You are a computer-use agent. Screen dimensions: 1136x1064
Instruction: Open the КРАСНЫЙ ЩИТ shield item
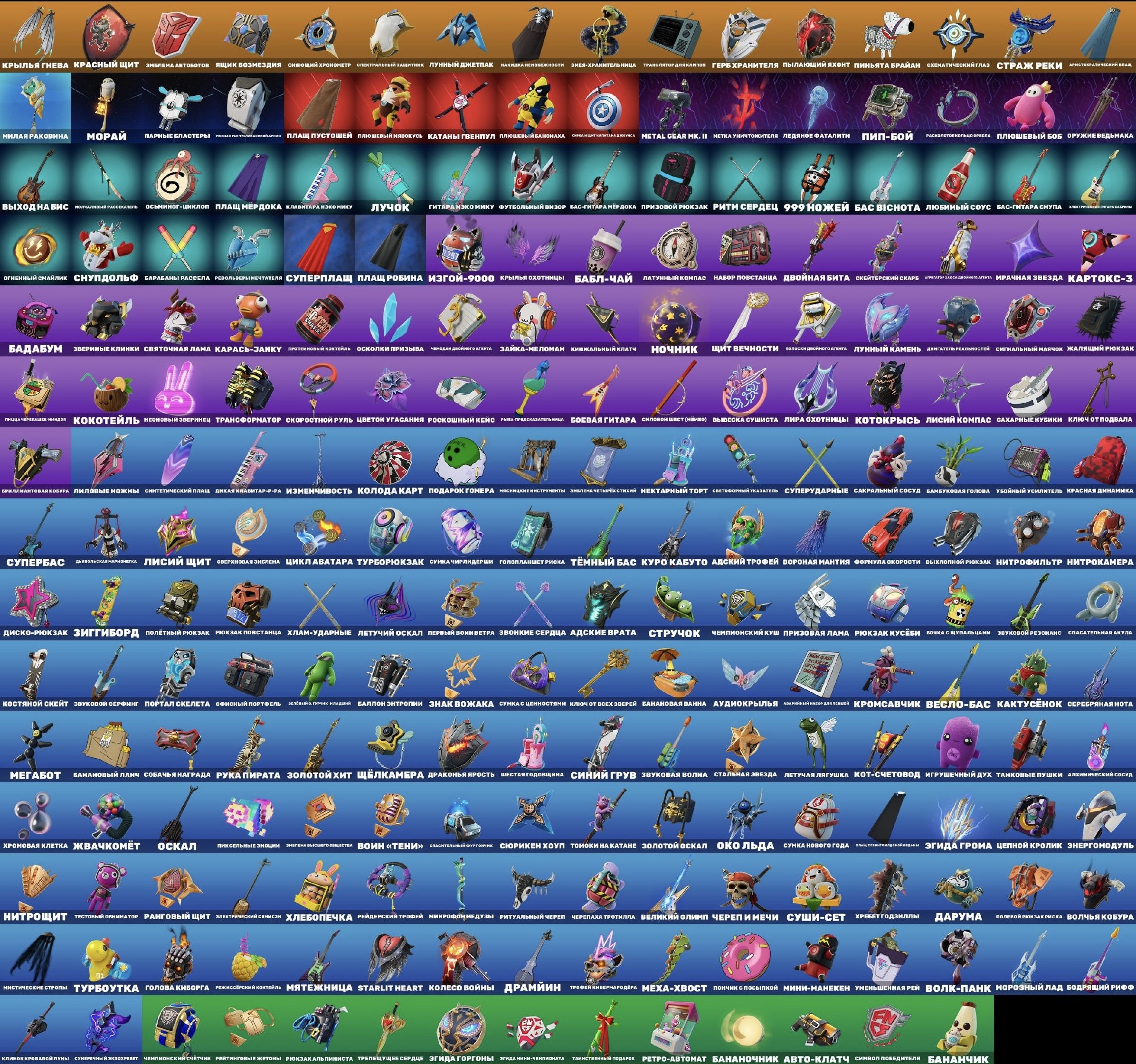106,34
